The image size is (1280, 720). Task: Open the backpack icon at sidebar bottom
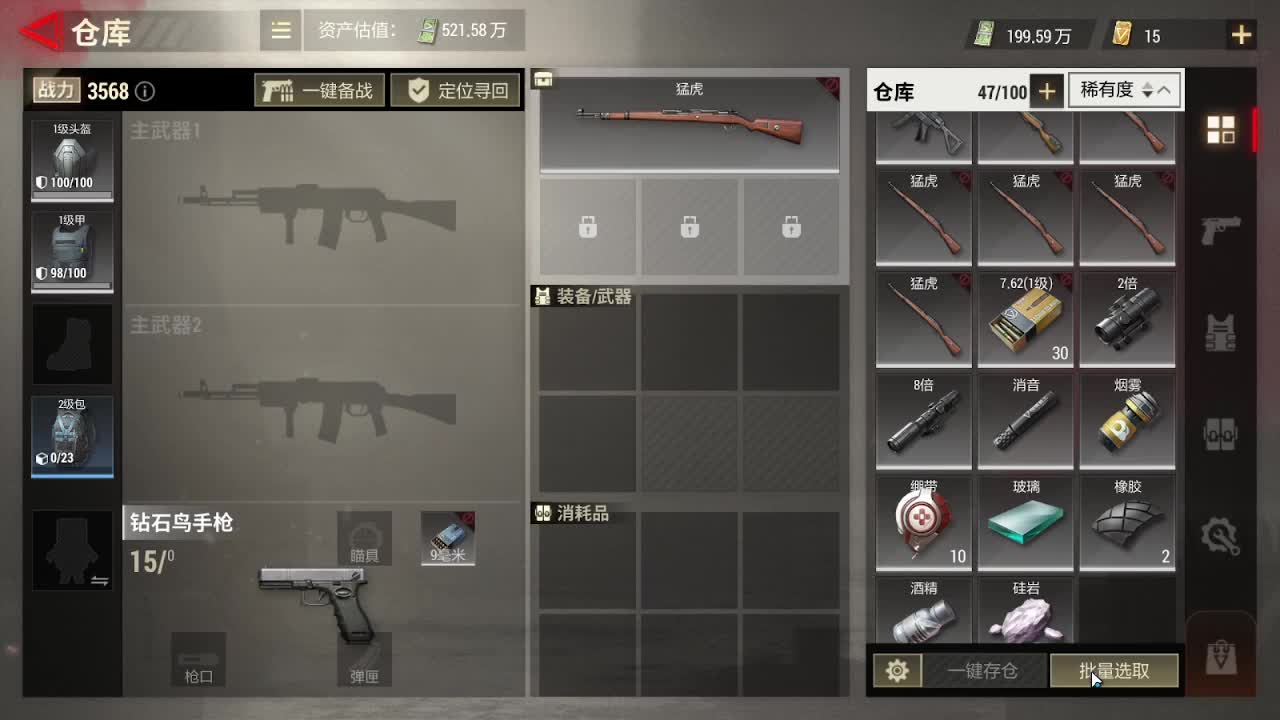(1222, 655)
